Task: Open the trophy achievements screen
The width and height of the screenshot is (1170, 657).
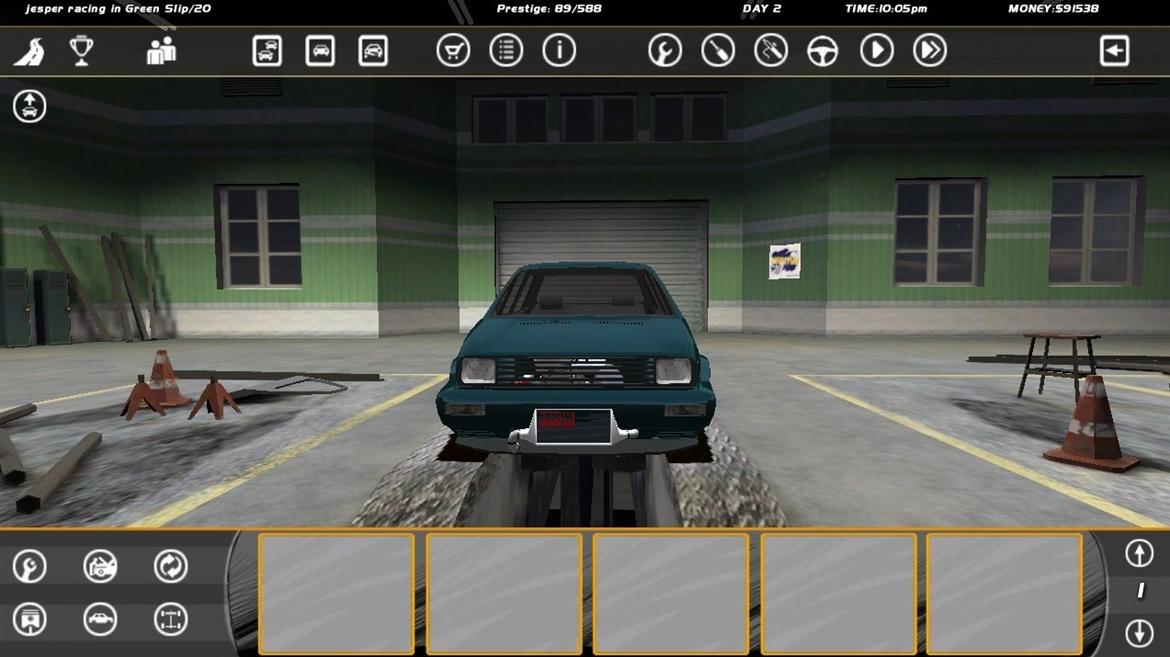Action: pyautogui.click(x=81, y=50)
